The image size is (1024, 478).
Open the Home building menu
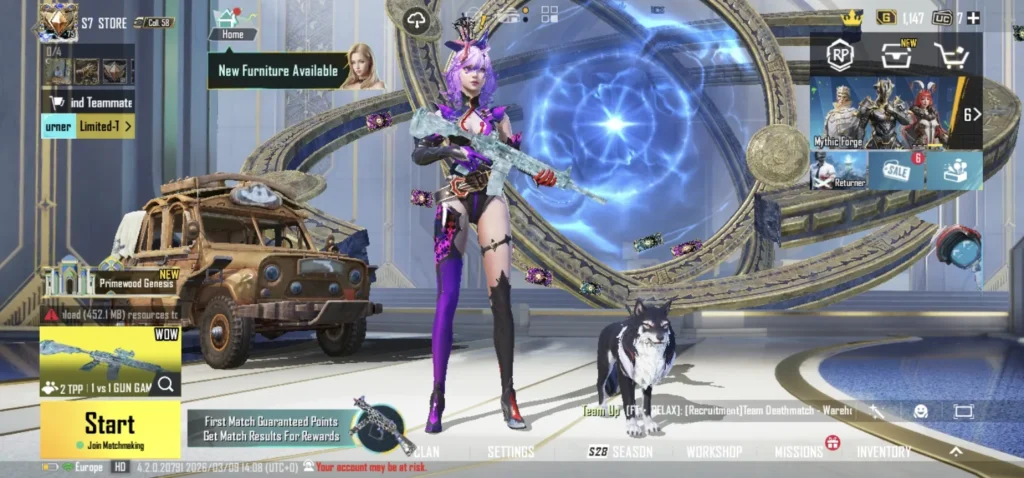pyautogui.click(x=232, y=24)
